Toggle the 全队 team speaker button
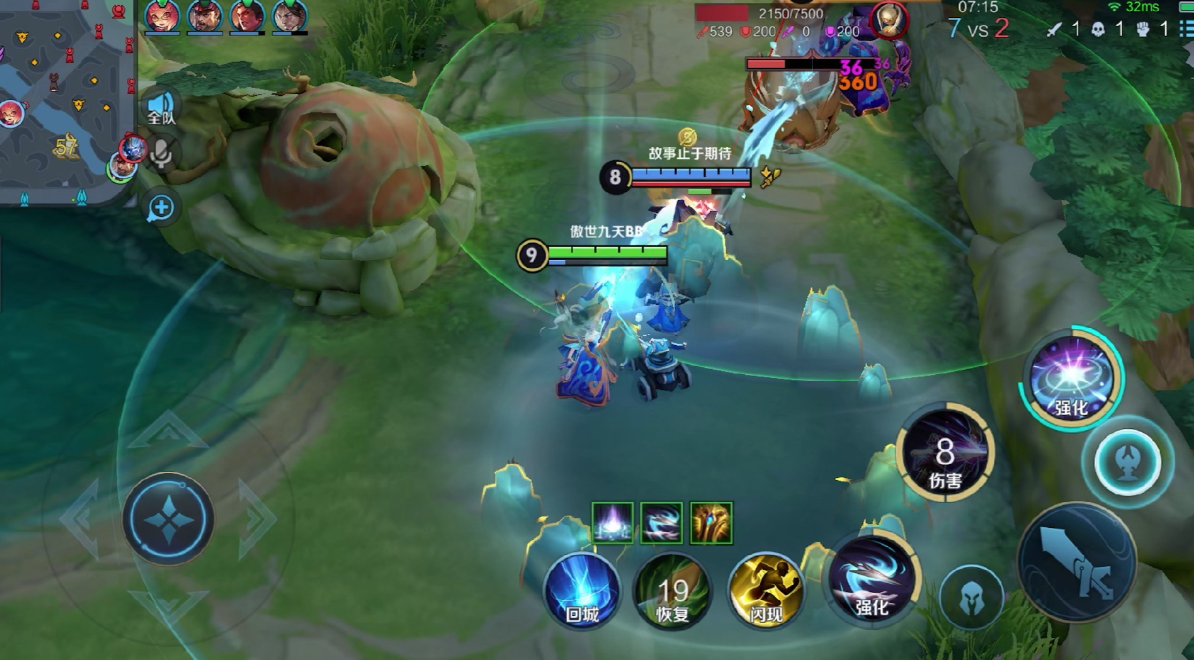Screen dimensions: 1194x660 [x=161, y=107]
